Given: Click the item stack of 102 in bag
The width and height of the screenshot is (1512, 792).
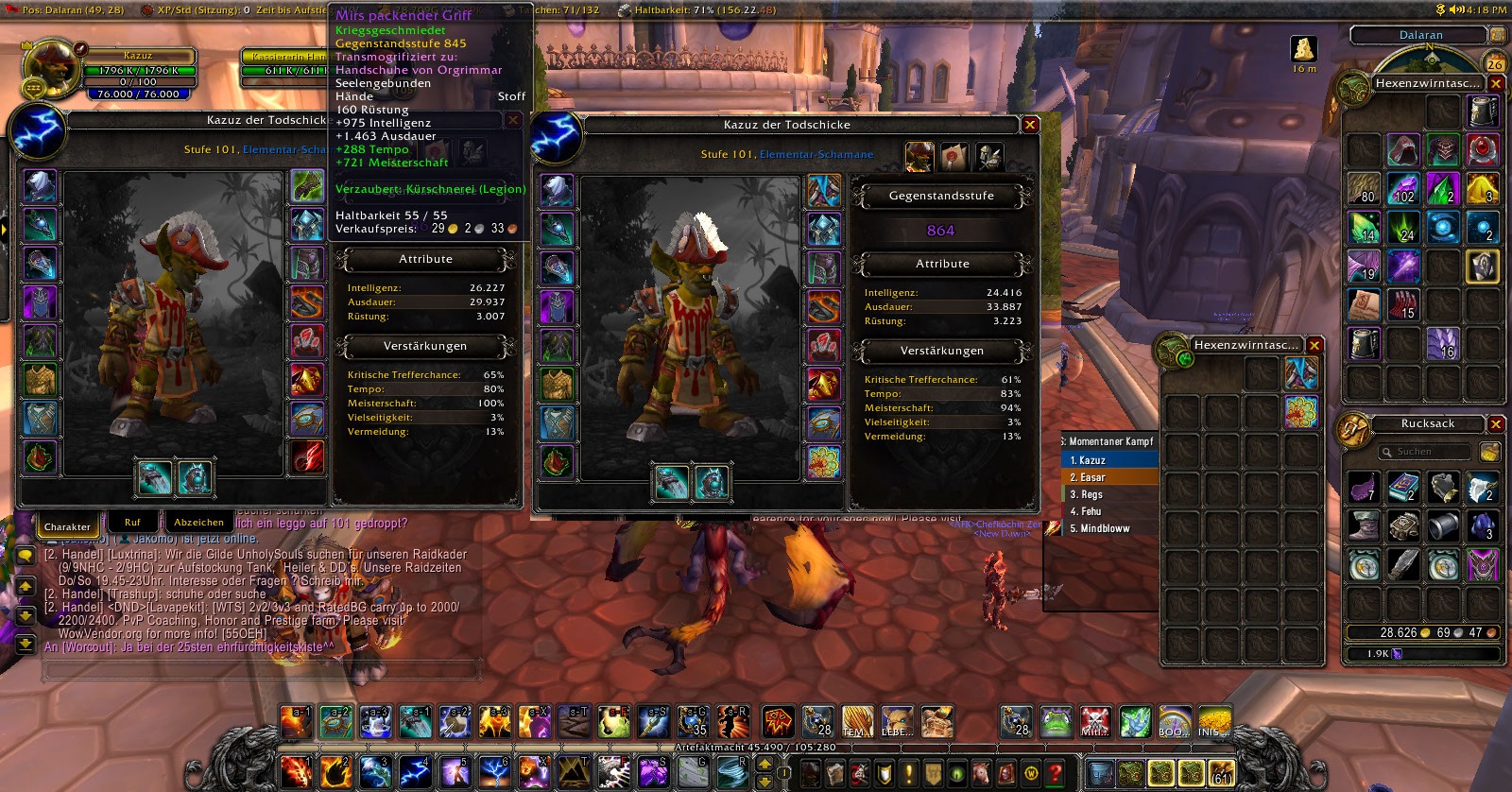Looking at the screenshot, I should pos(1403,189).
